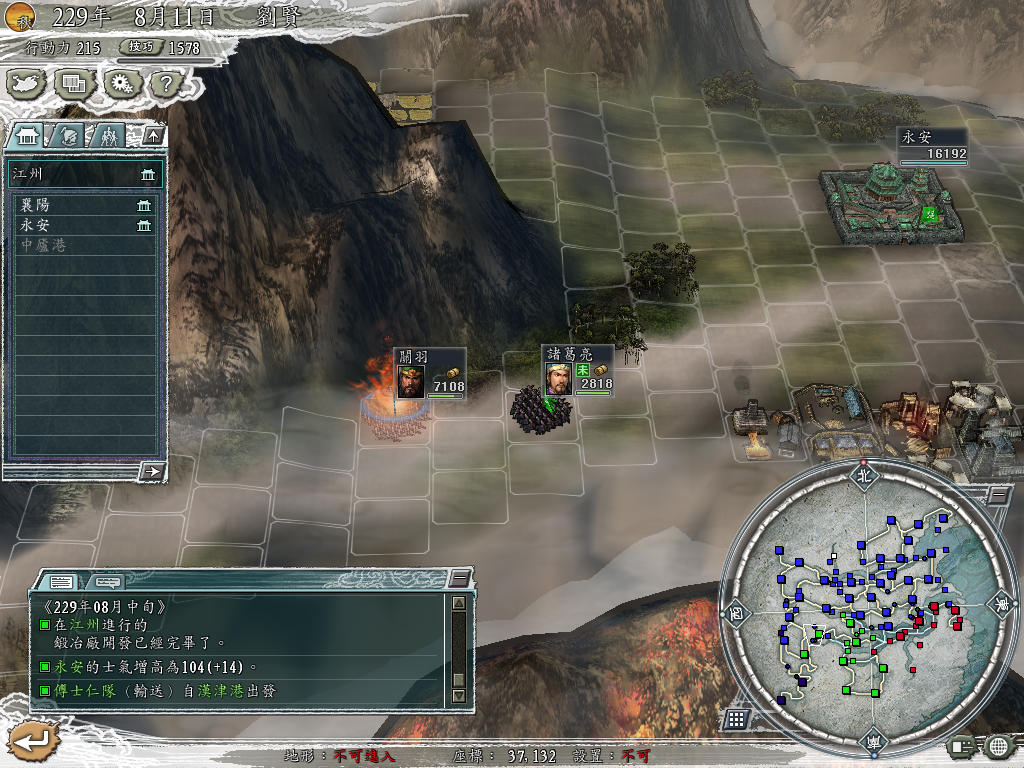This screenshot has height=768, width=1024.
Task: Open the map-shaped strategy menu button
Action: pyautogui.click(x=27, y=85)
